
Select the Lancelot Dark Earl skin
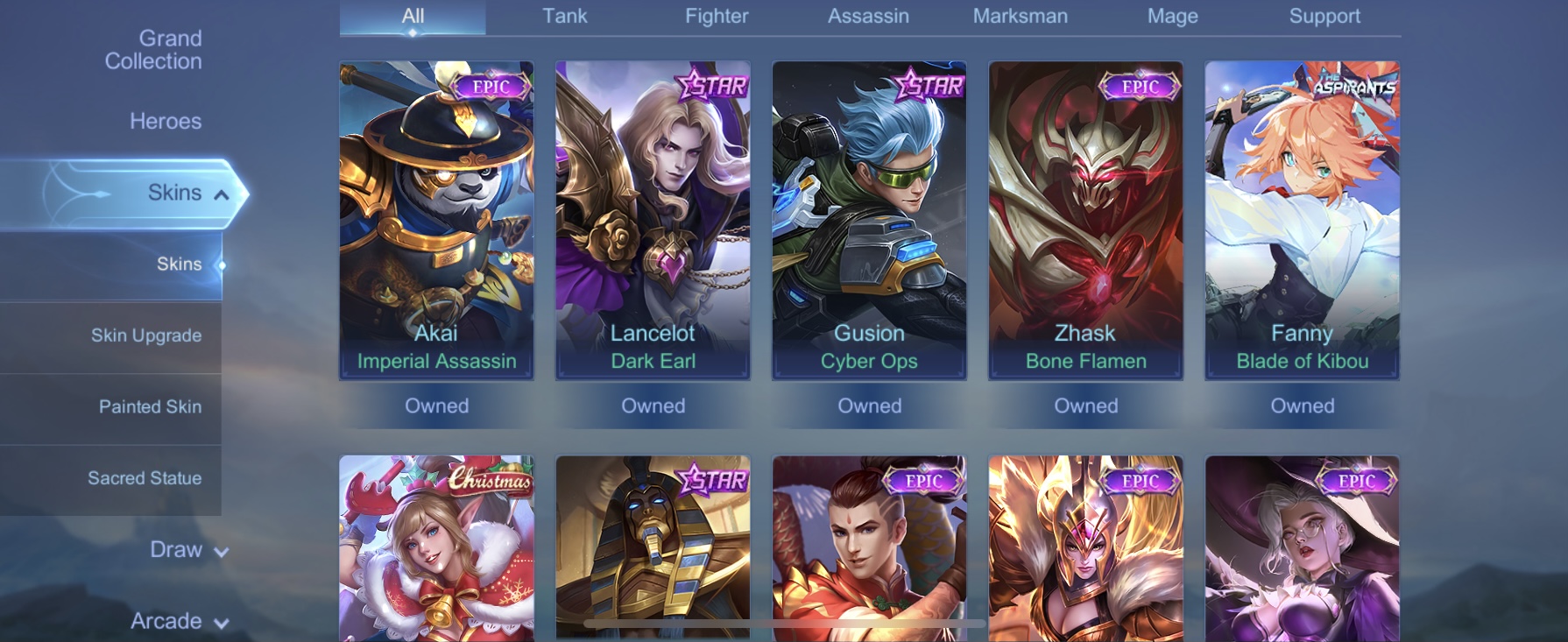point(653,219)
